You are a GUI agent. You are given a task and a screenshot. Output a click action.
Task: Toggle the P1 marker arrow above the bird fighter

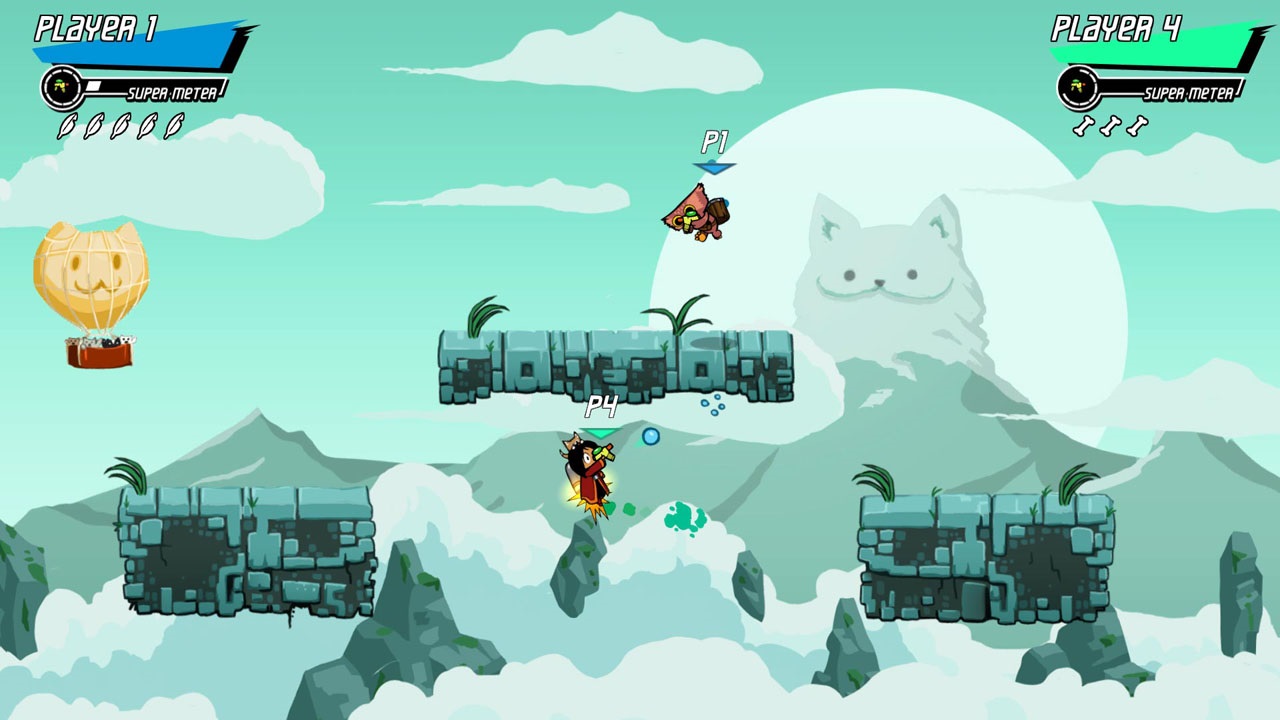click(713, 168)
